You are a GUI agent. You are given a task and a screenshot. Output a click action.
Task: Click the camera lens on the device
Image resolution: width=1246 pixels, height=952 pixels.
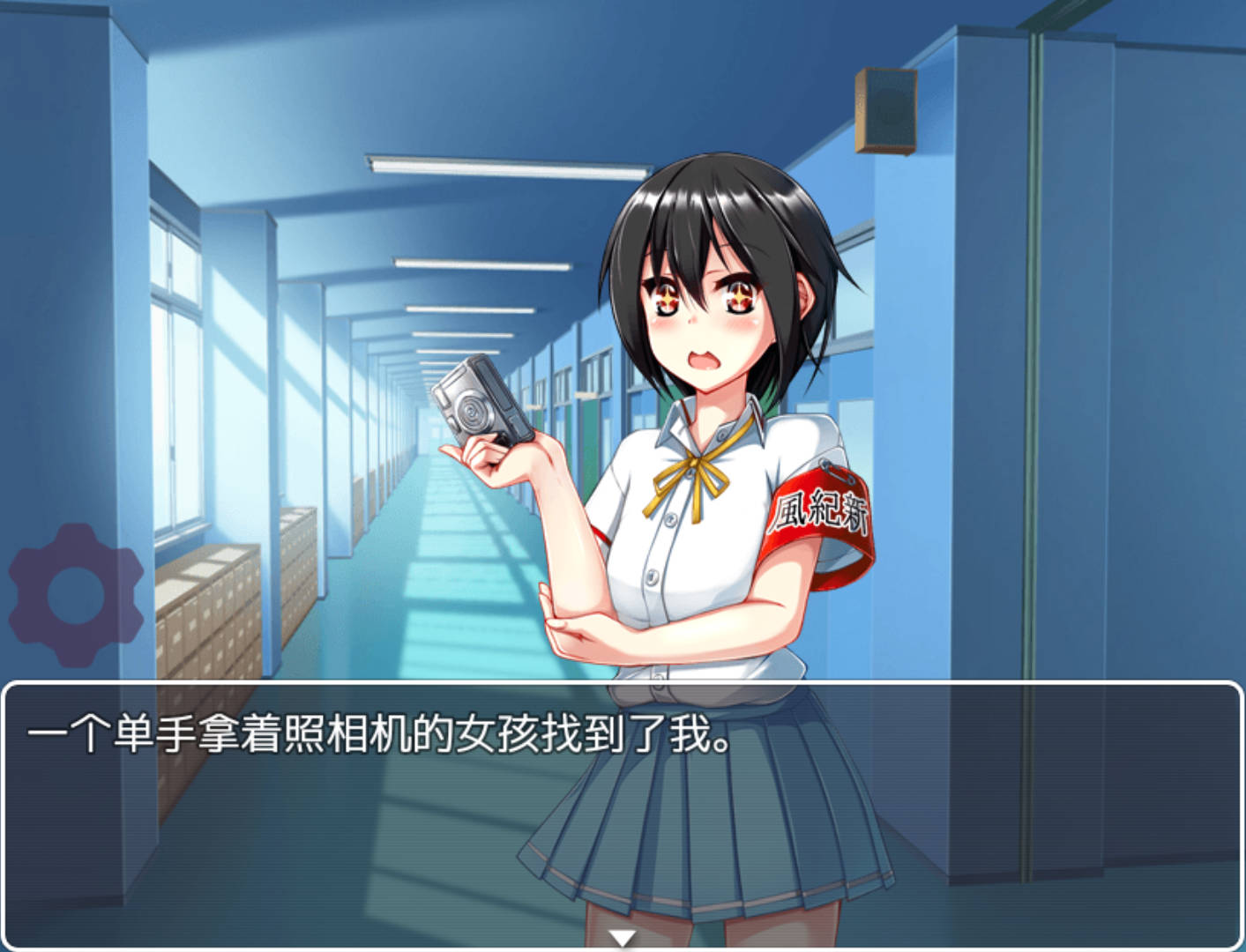470,410
